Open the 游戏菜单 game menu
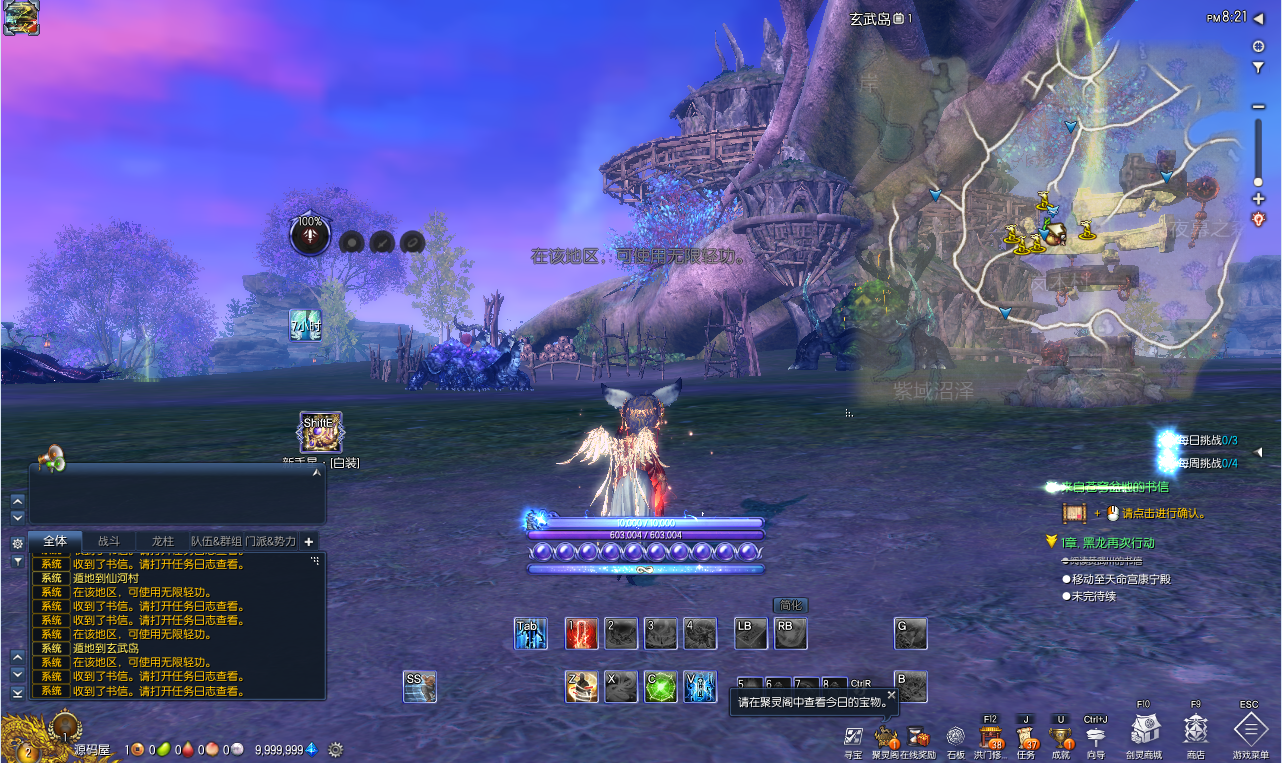This screenshot has height=763, width=1282. pyautogui.click(x=1250, y=731)
